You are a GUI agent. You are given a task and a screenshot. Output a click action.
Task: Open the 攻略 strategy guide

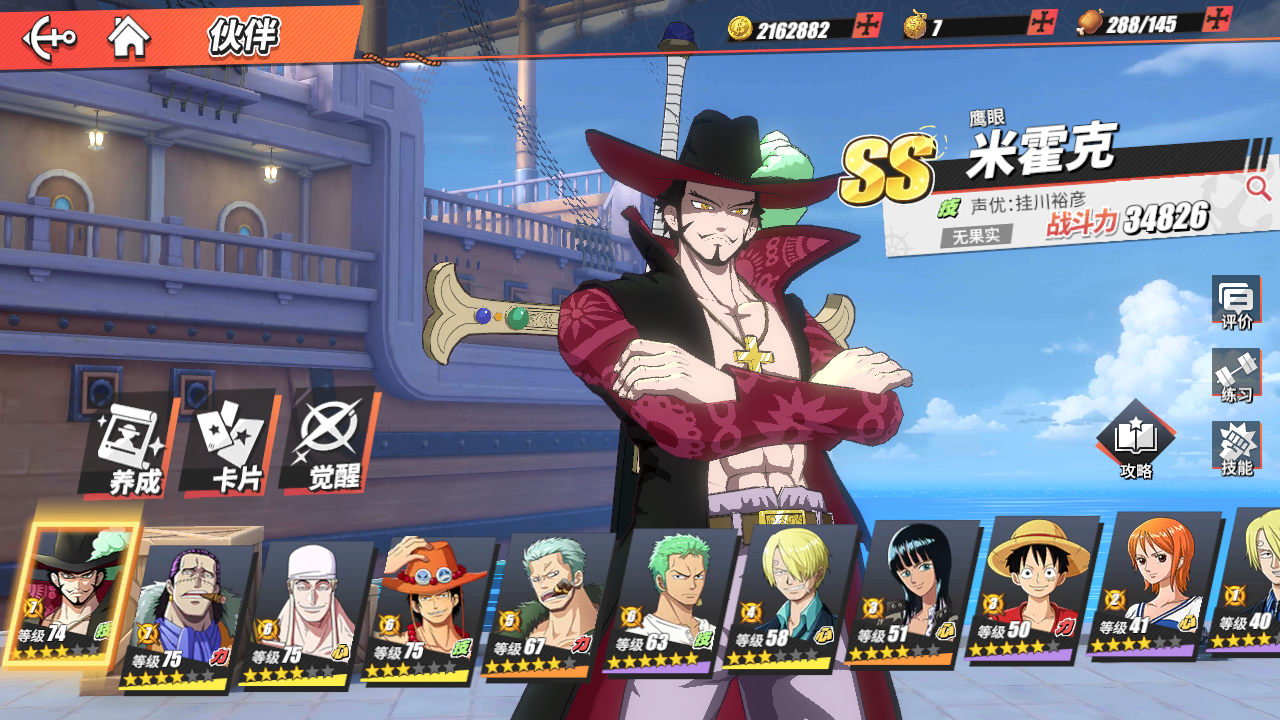click(x=1136, y=441)
